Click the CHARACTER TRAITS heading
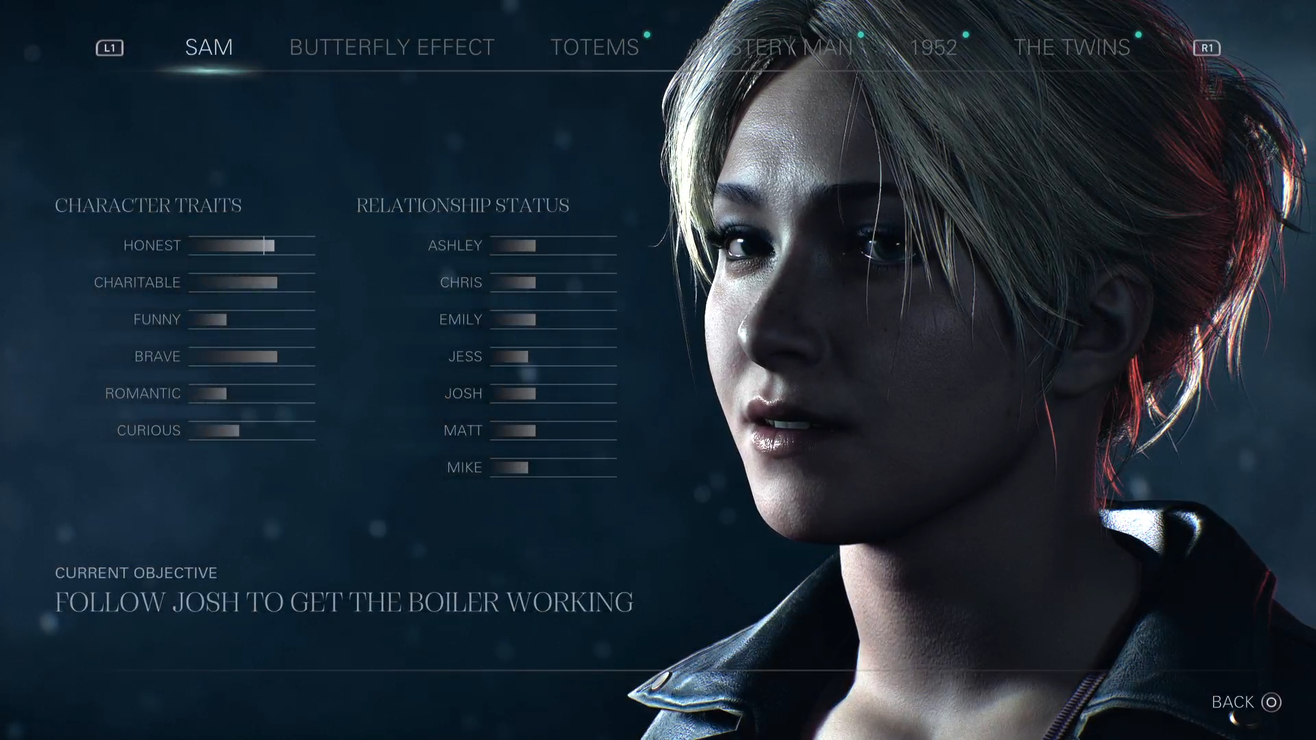 click(148, 205)
